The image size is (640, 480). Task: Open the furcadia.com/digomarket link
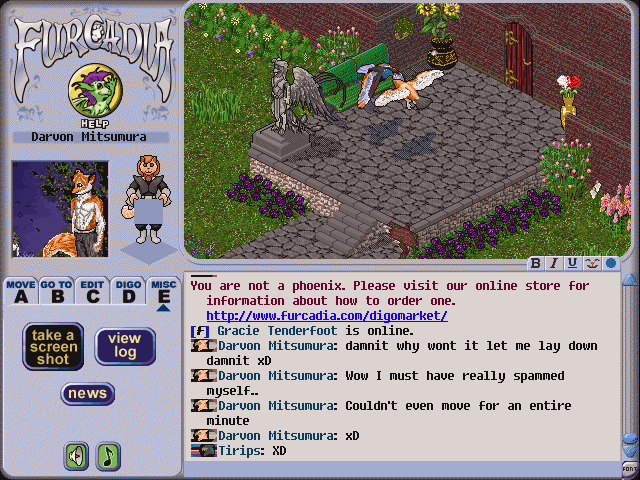[327, 316]
